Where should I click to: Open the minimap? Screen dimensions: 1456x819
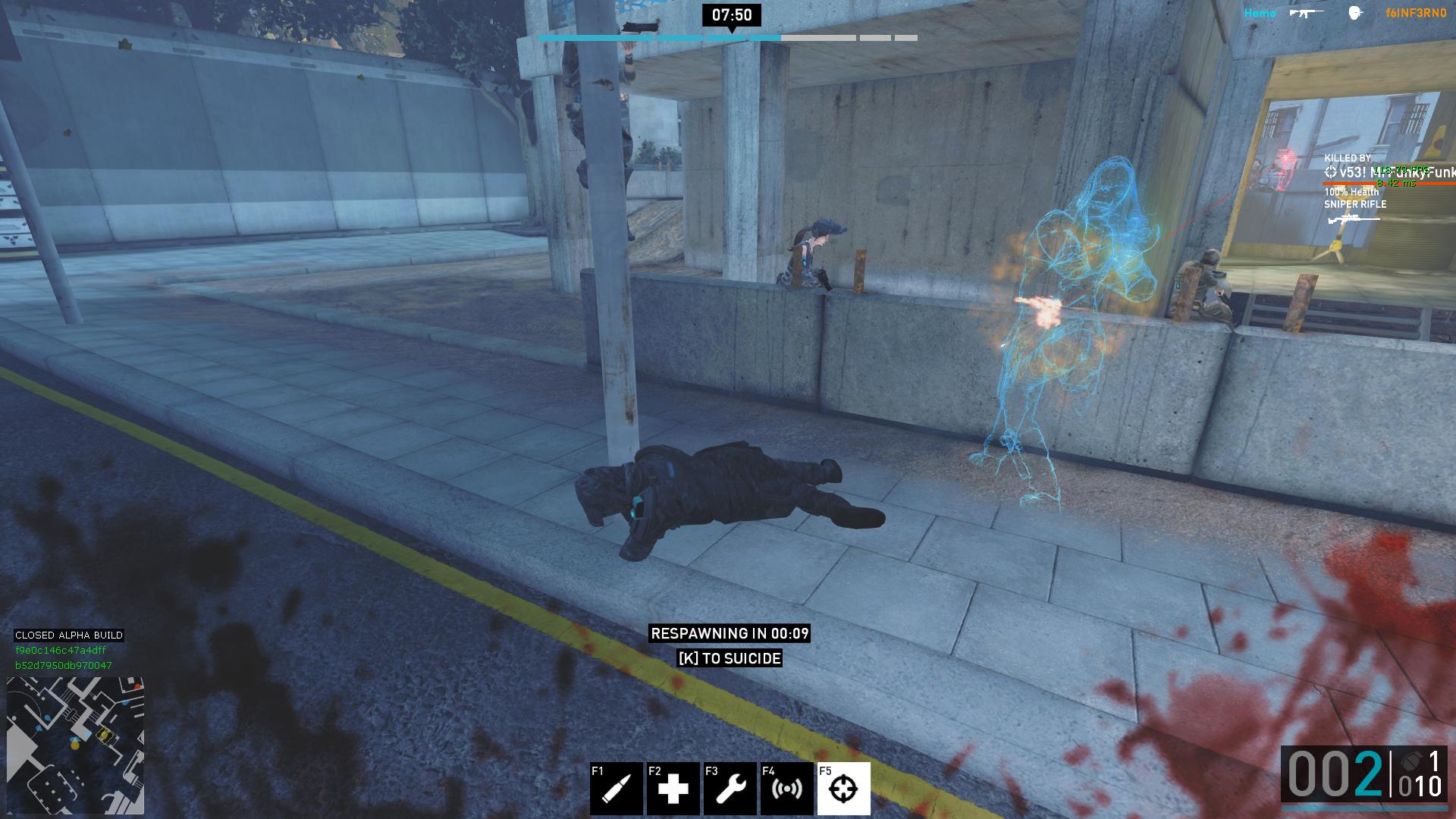75,745
